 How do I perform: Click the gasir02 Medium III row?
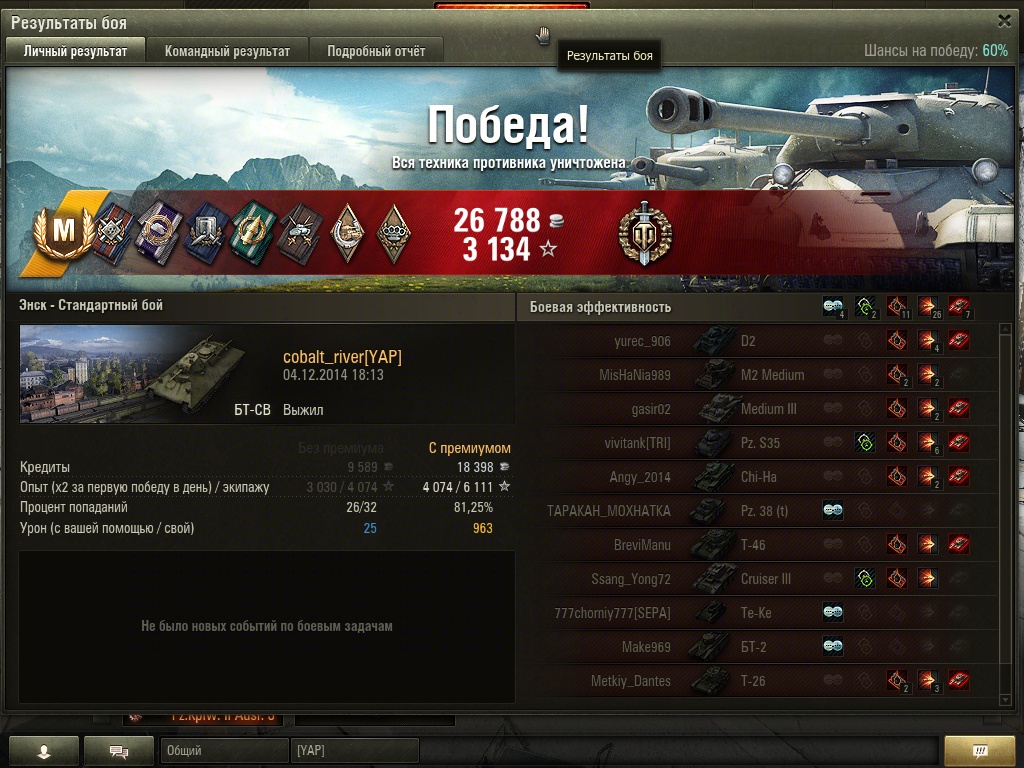click(x=760, y=410)
